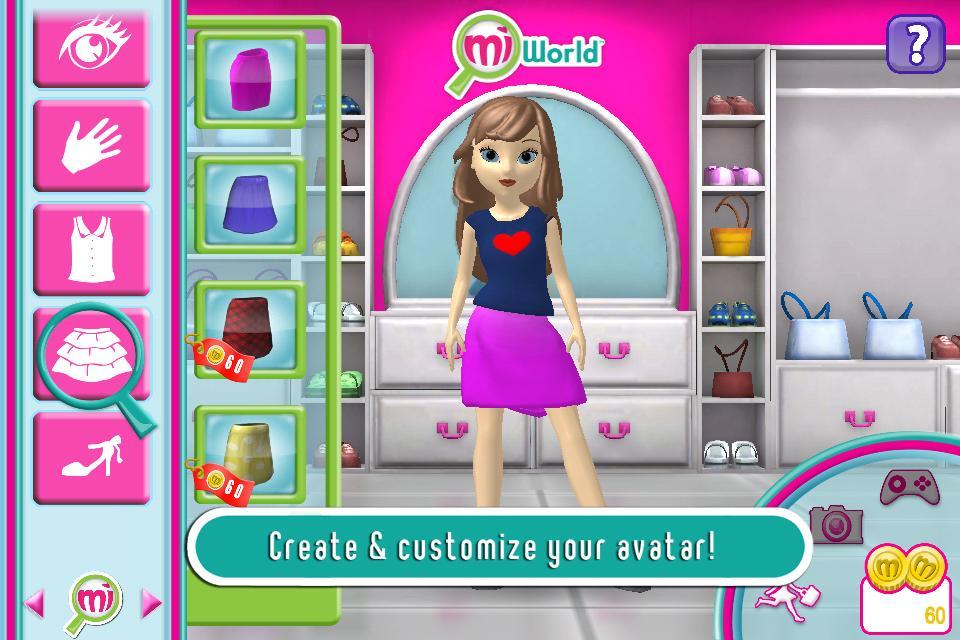Viewport: 960px width, 640px height.
Task: Open the eye customization category
Action: [91, 44]
